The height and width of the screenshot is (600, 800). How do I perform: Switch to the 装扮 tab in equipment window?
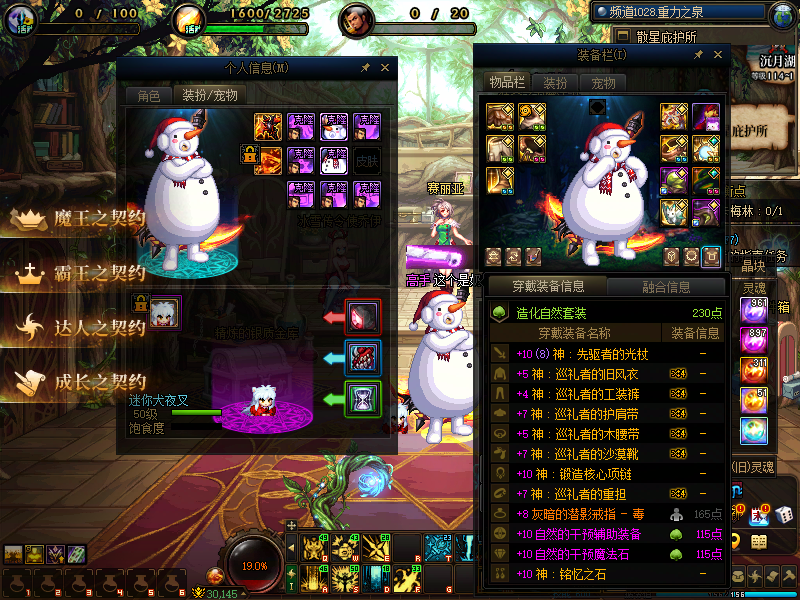555,82
